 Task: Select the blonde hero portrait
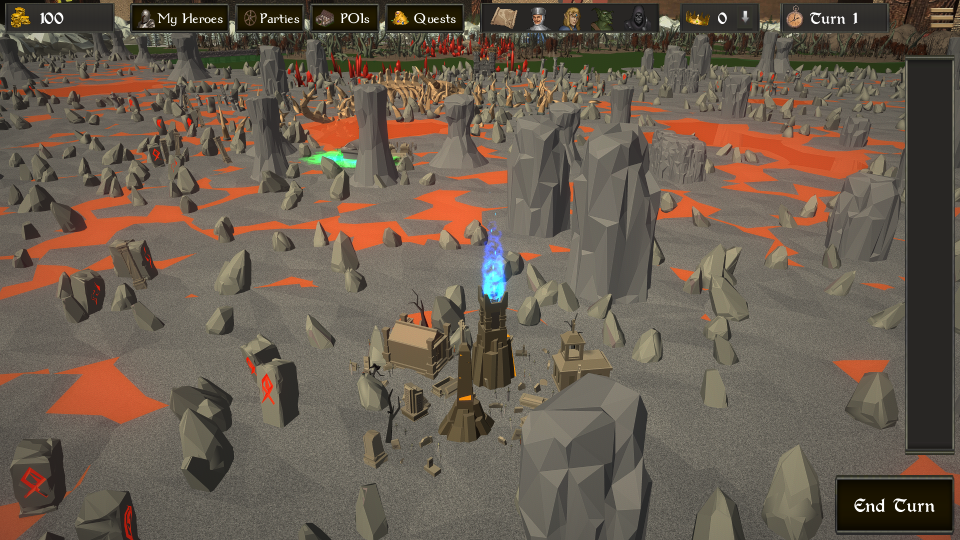pyautogui.click(x=571, y=18)
